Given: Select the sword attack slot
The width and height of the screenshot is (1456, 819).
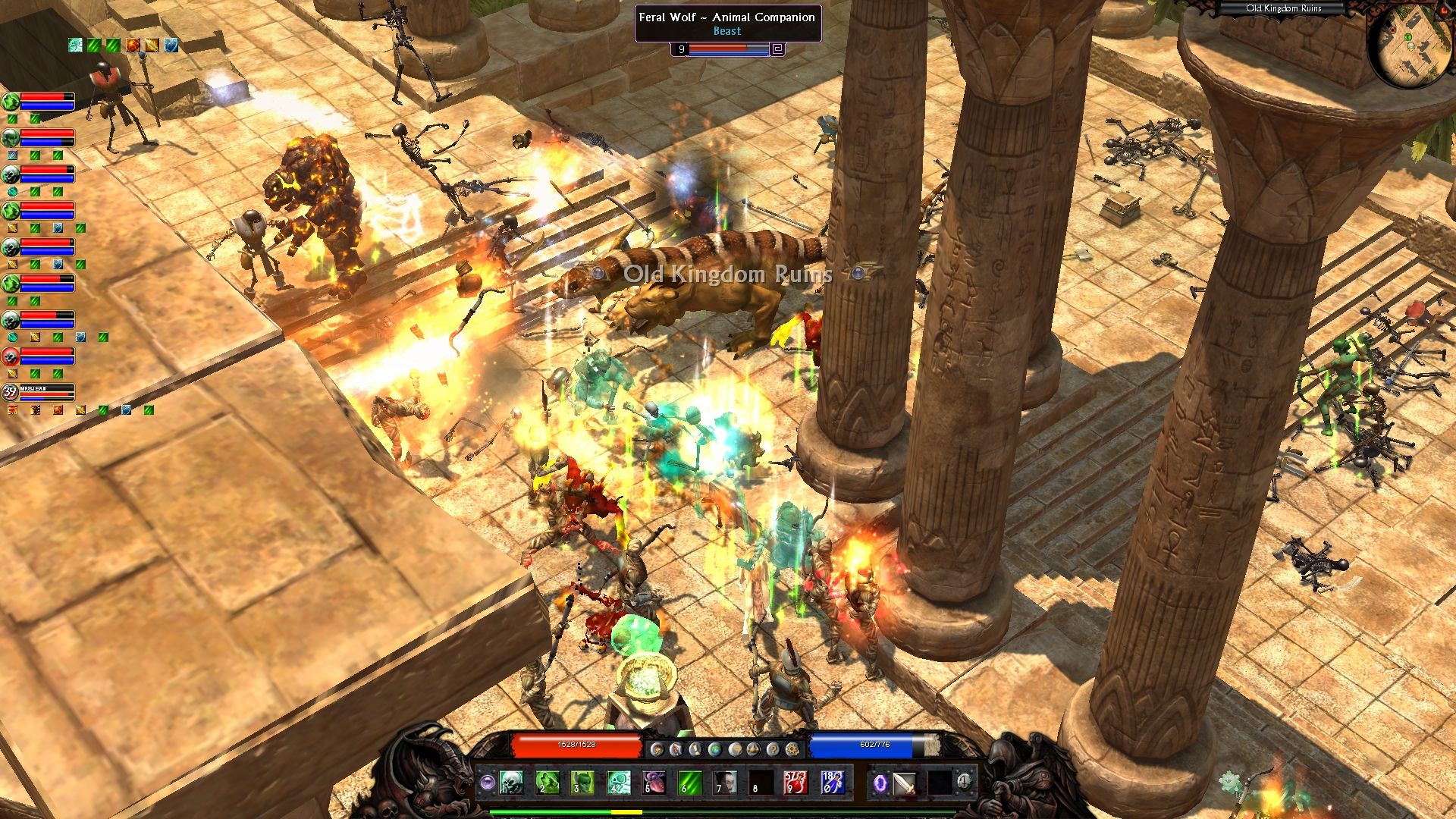Looking at the screenshot, I should (x=905, y=783).
